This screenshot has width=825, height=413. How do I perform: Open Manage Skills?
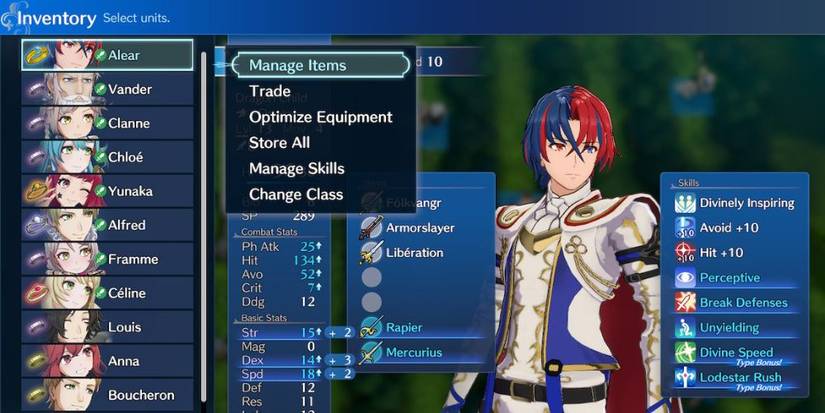pos(296,169)
